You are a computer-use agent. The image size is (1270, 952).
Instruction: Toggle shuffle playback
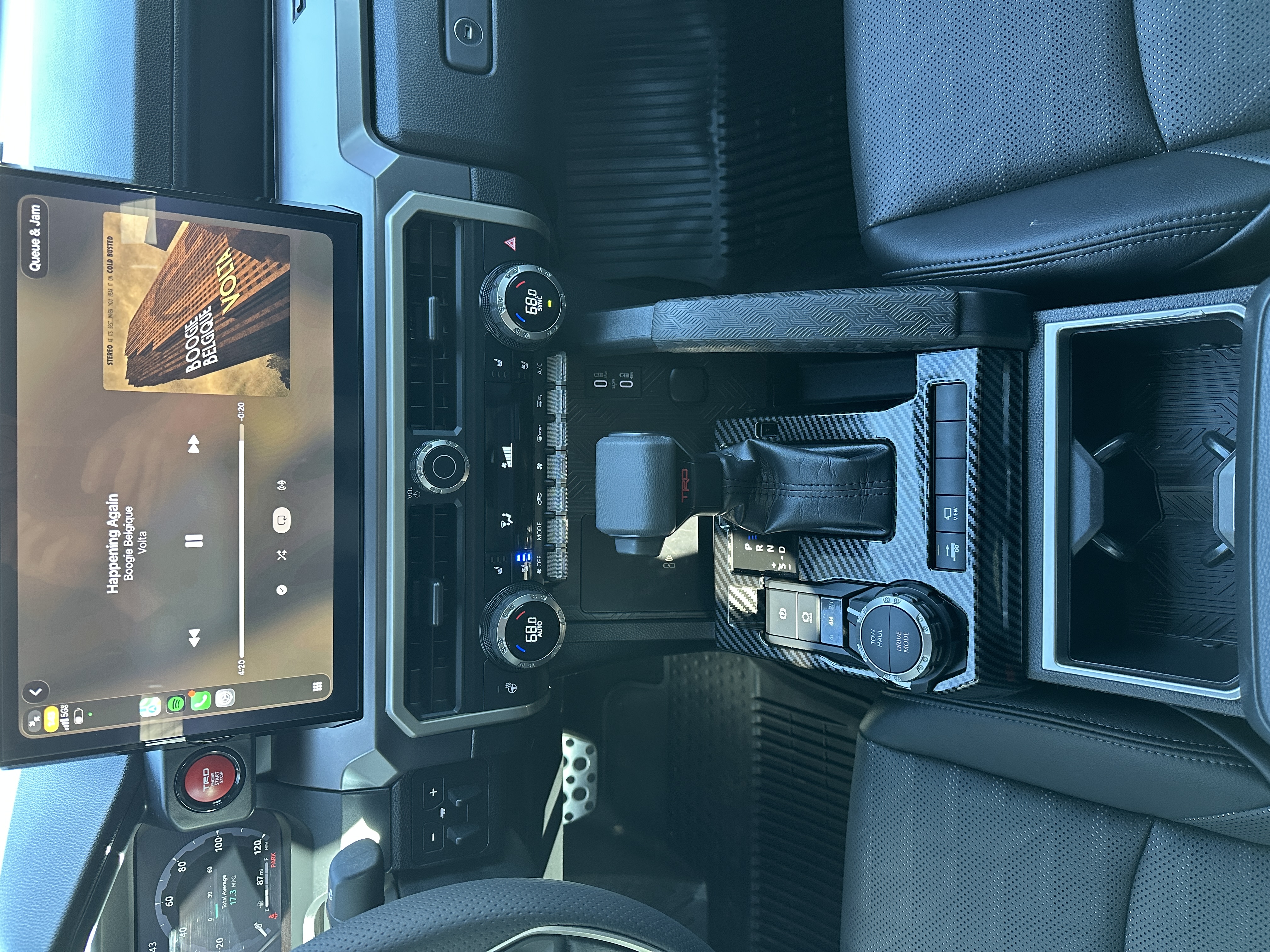(281, 555)
